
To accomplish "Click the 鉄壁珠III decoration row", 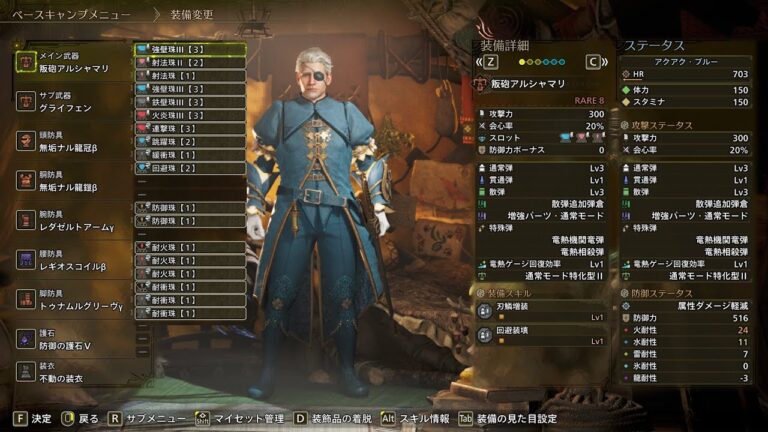I will [190, 102].
